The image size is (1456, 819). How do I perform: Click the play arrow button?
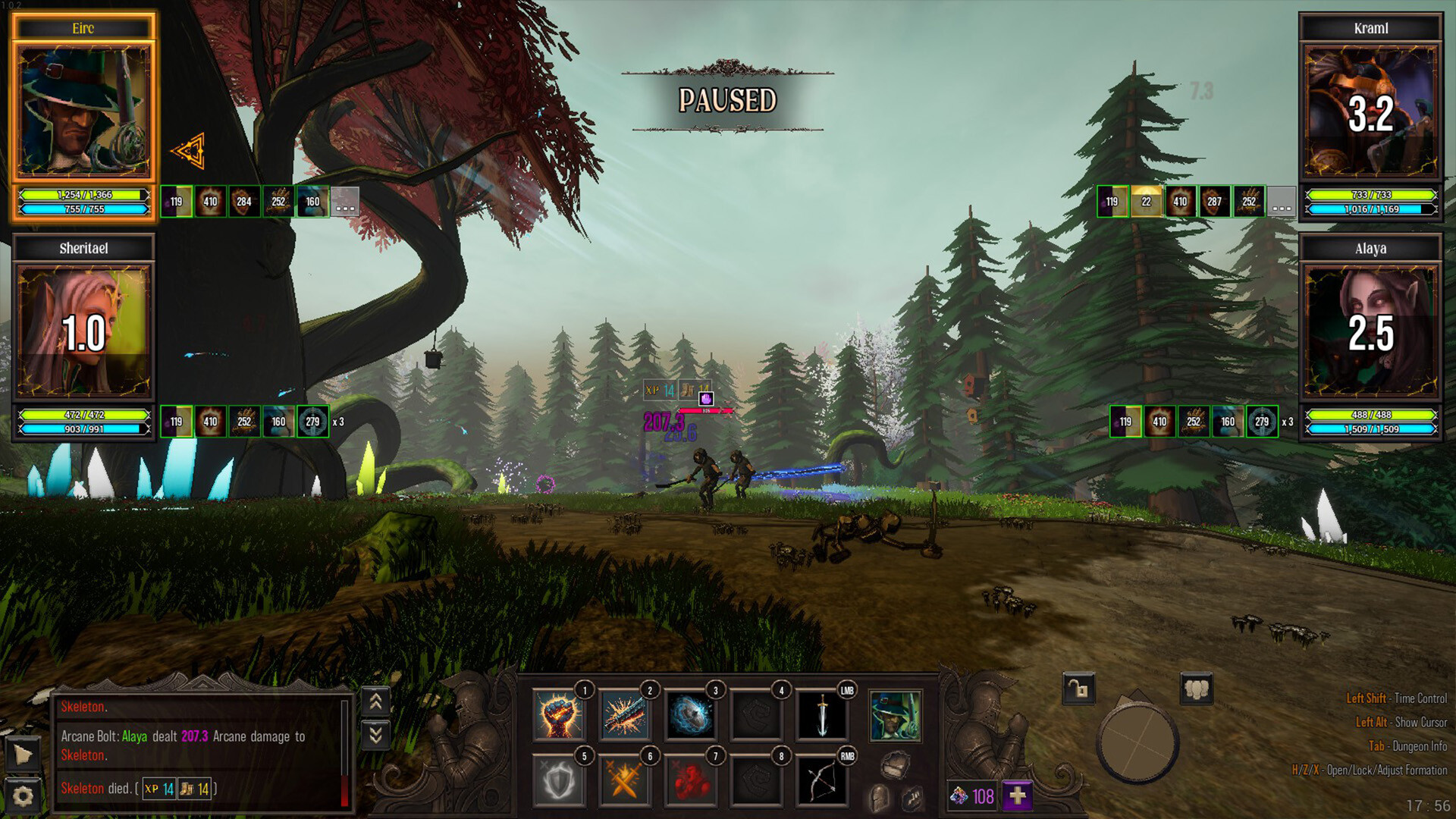coord(23,755)
